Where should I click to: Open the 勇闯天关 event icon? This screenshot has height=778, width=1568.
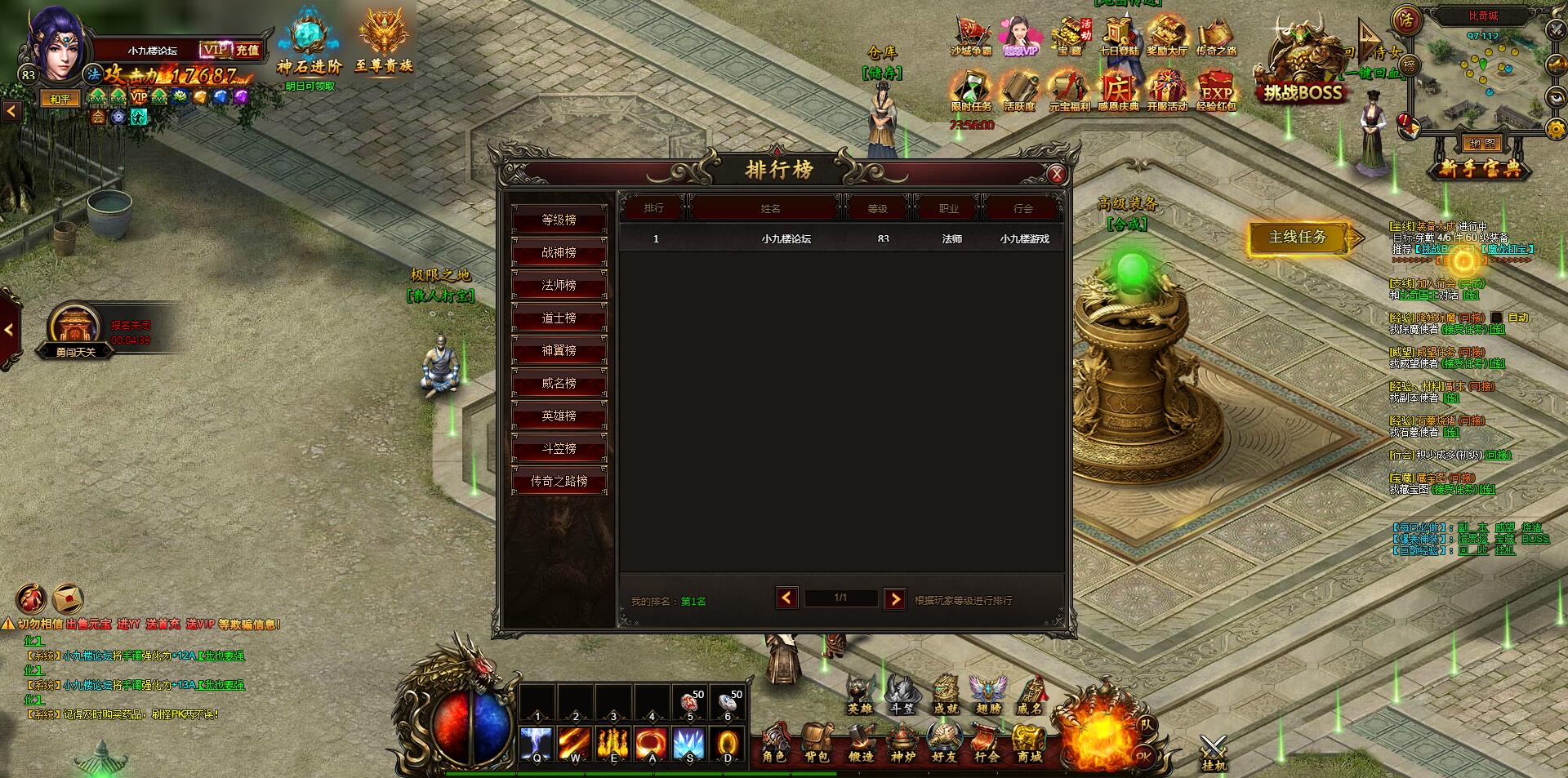pyautogui.click(x=75, y=331)
